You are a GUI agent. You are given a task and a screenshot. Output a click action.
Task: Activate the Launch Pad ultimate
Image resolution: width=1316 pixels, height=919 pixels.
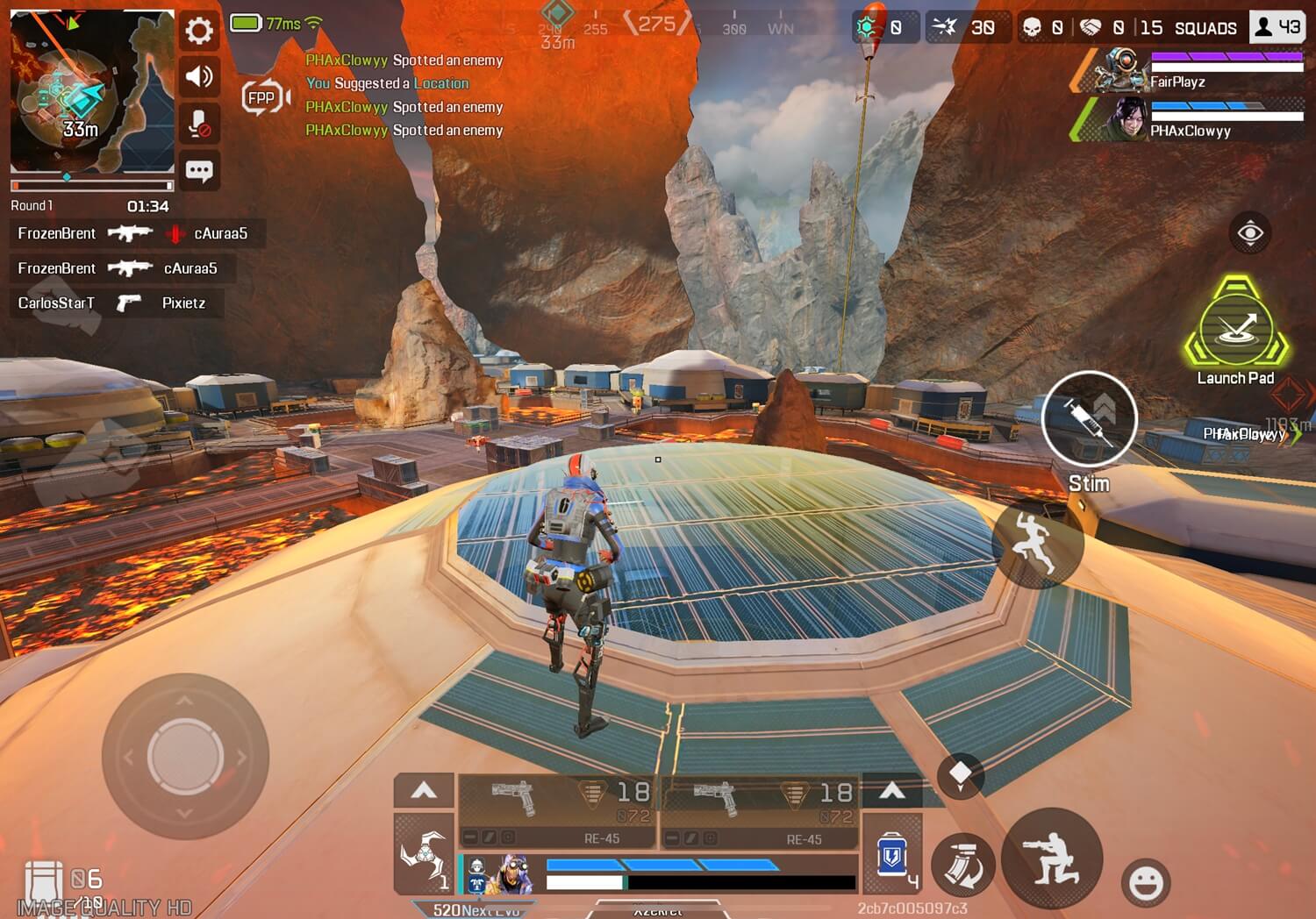pos(1236,326)
